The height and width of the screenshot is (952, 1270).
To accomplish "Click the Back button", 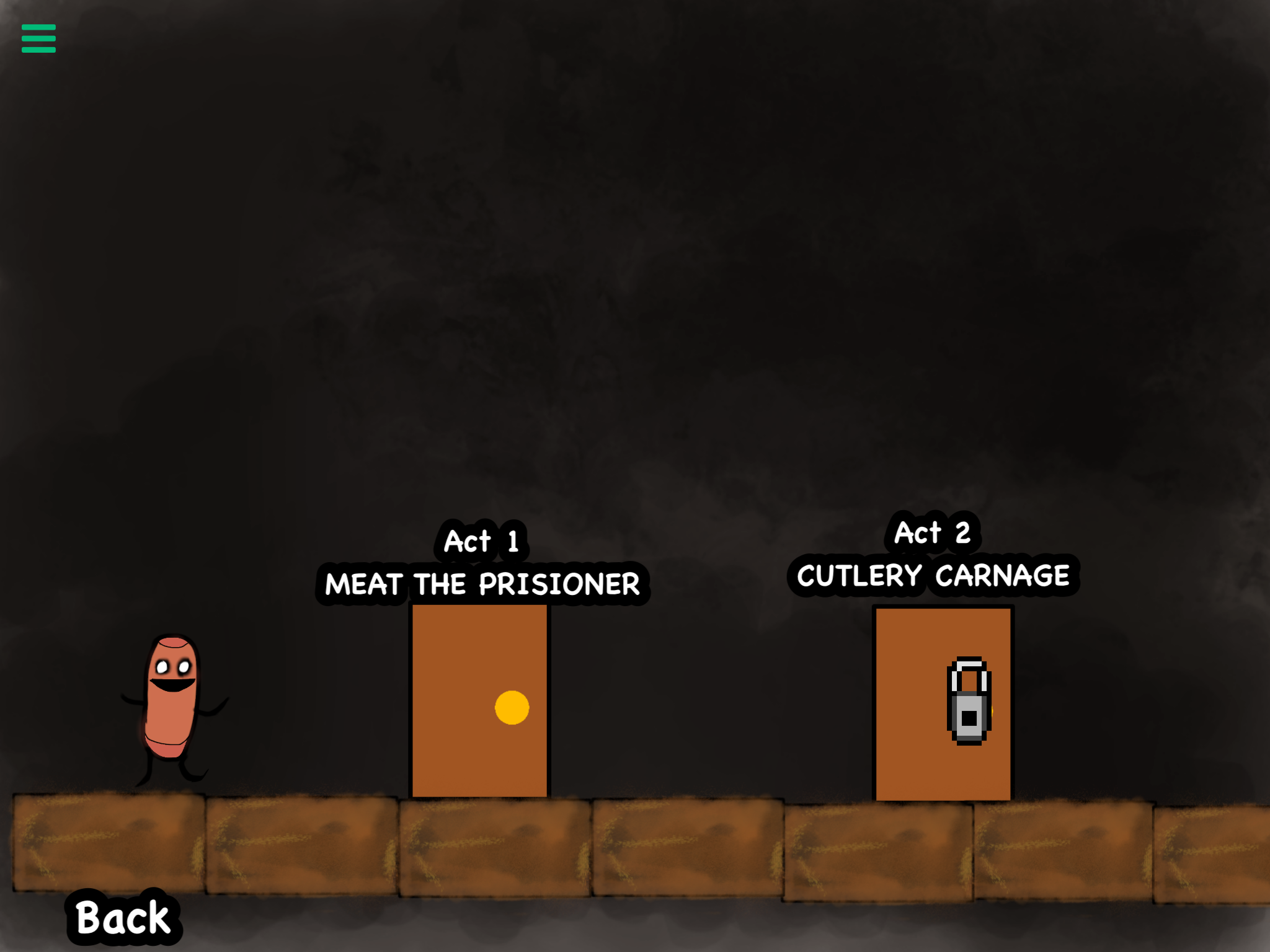I will tap(122, 916).
